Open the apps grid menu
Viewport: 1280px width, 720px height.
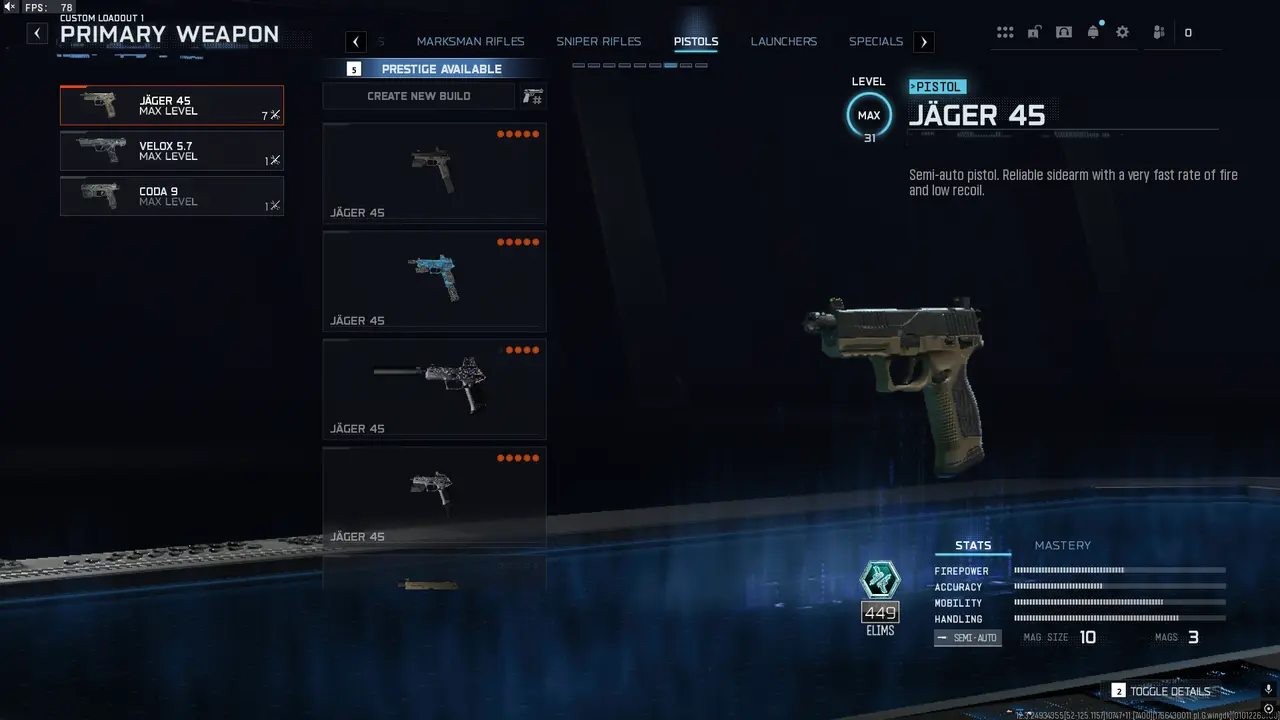tap(1005, 31)
